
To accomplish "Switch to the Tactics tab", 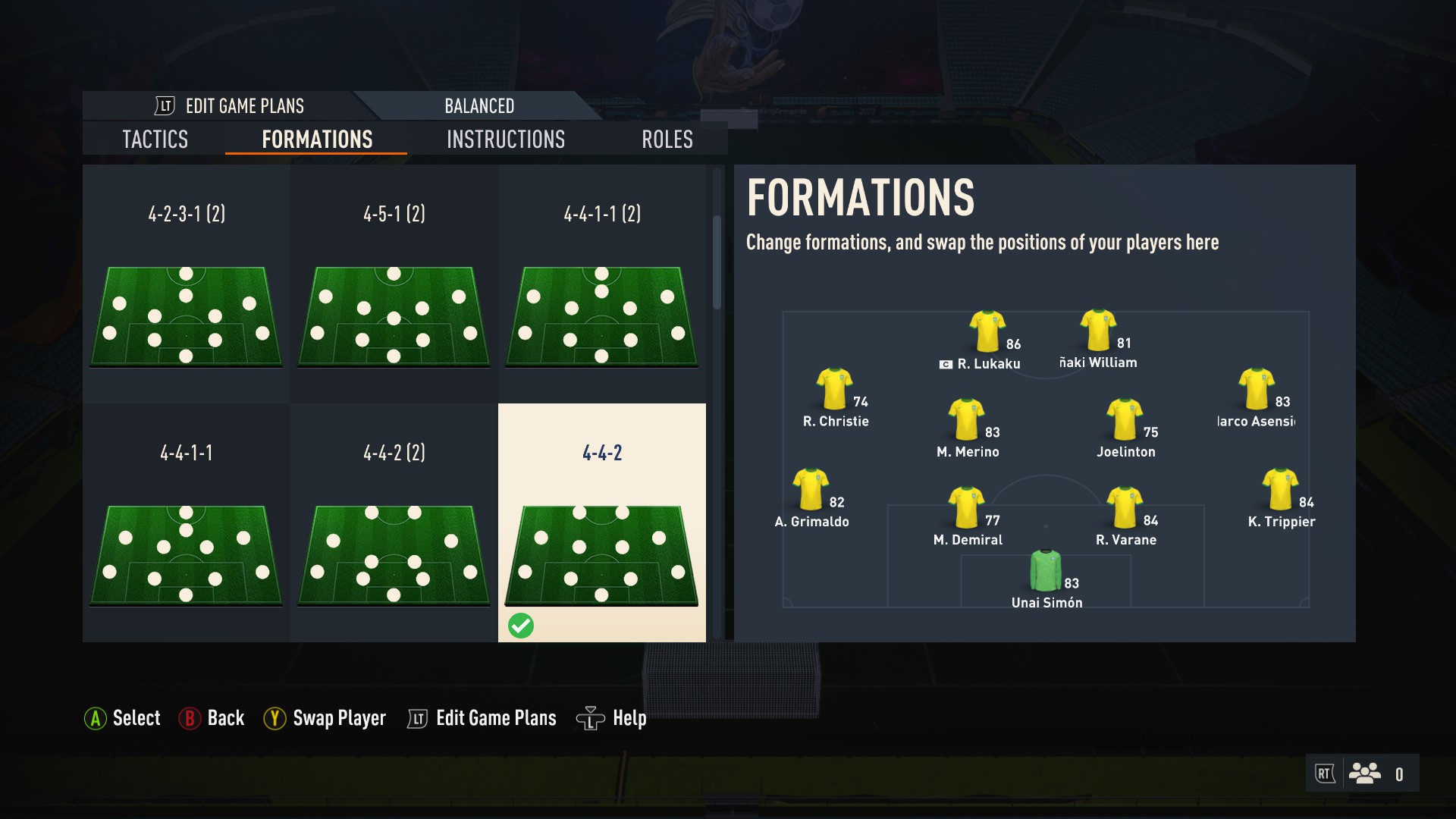I will (x=155, y=140).
